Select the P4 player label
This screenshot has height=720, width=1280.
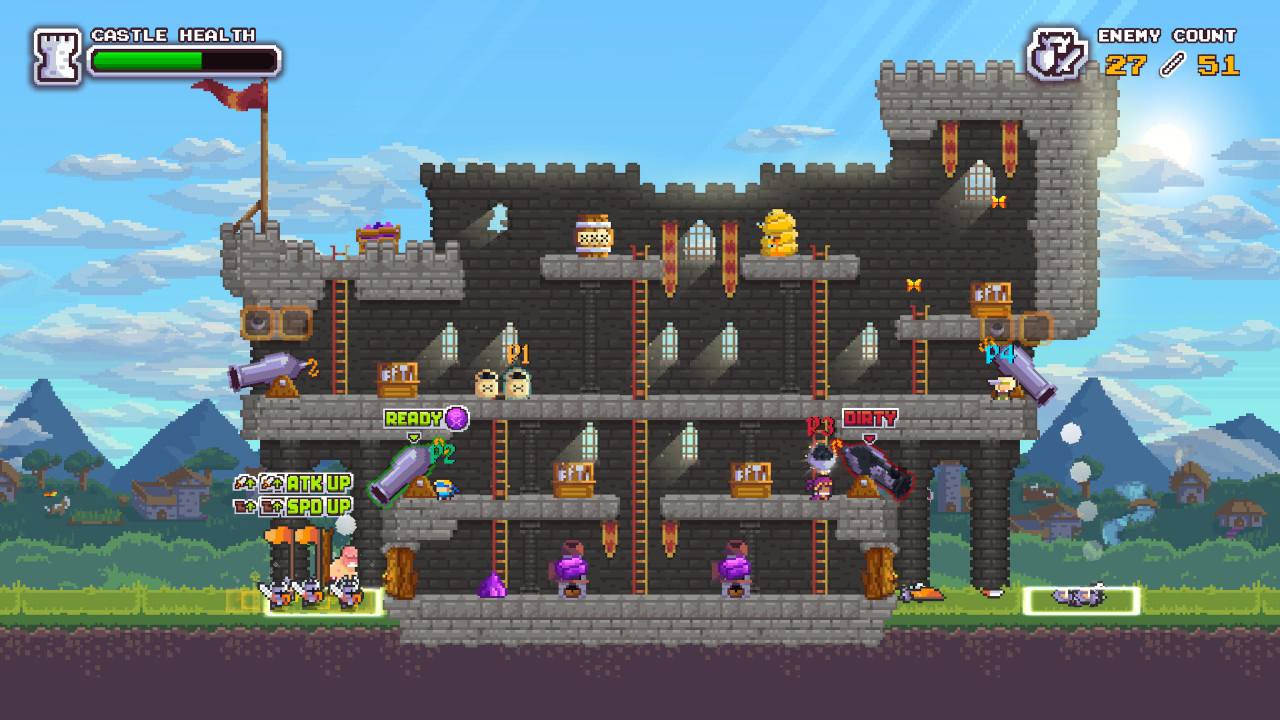(998, 352)
